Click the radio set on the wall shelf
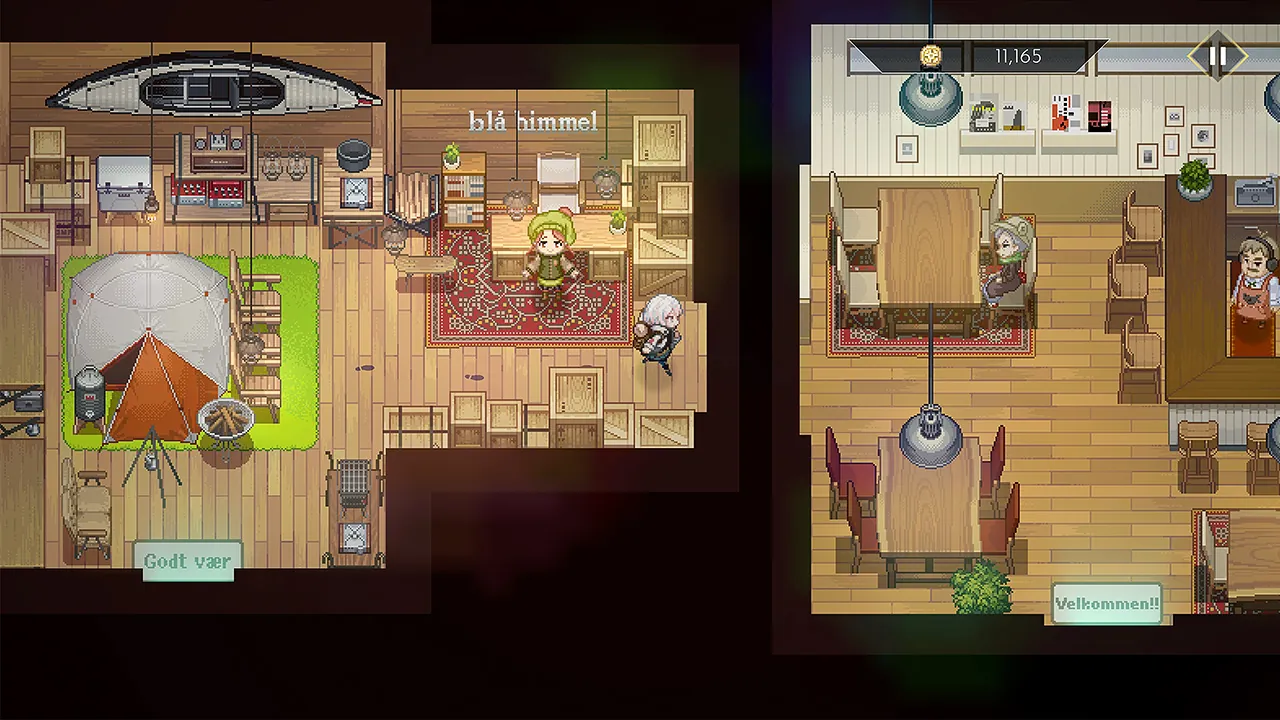 [x=220, y=145]
